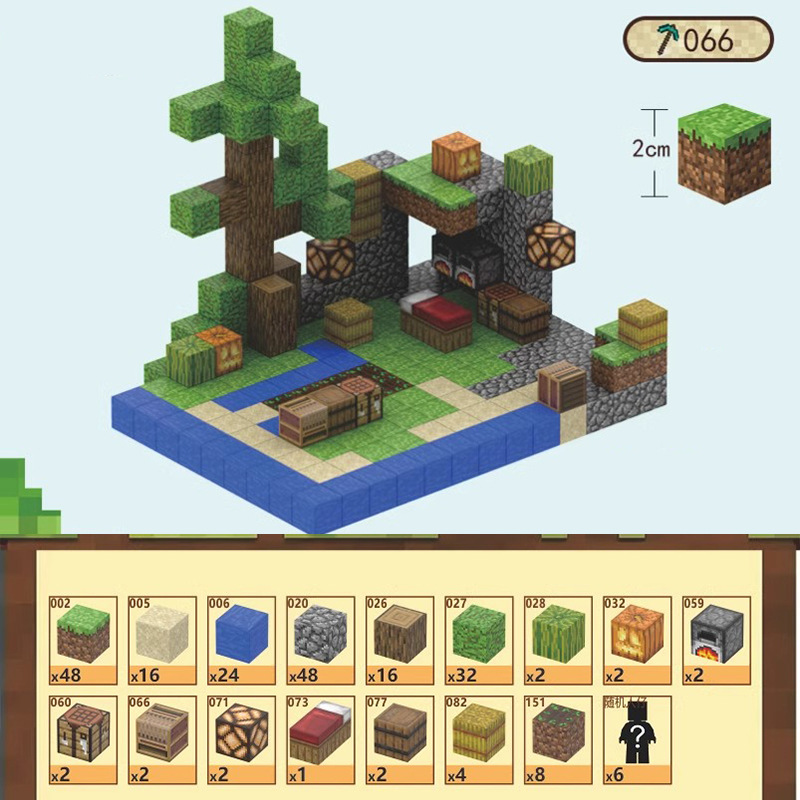Select the green leaves block slot
The height and width of the screenshot is (800, 800).
pyautogui.click(x=478, y=640)
